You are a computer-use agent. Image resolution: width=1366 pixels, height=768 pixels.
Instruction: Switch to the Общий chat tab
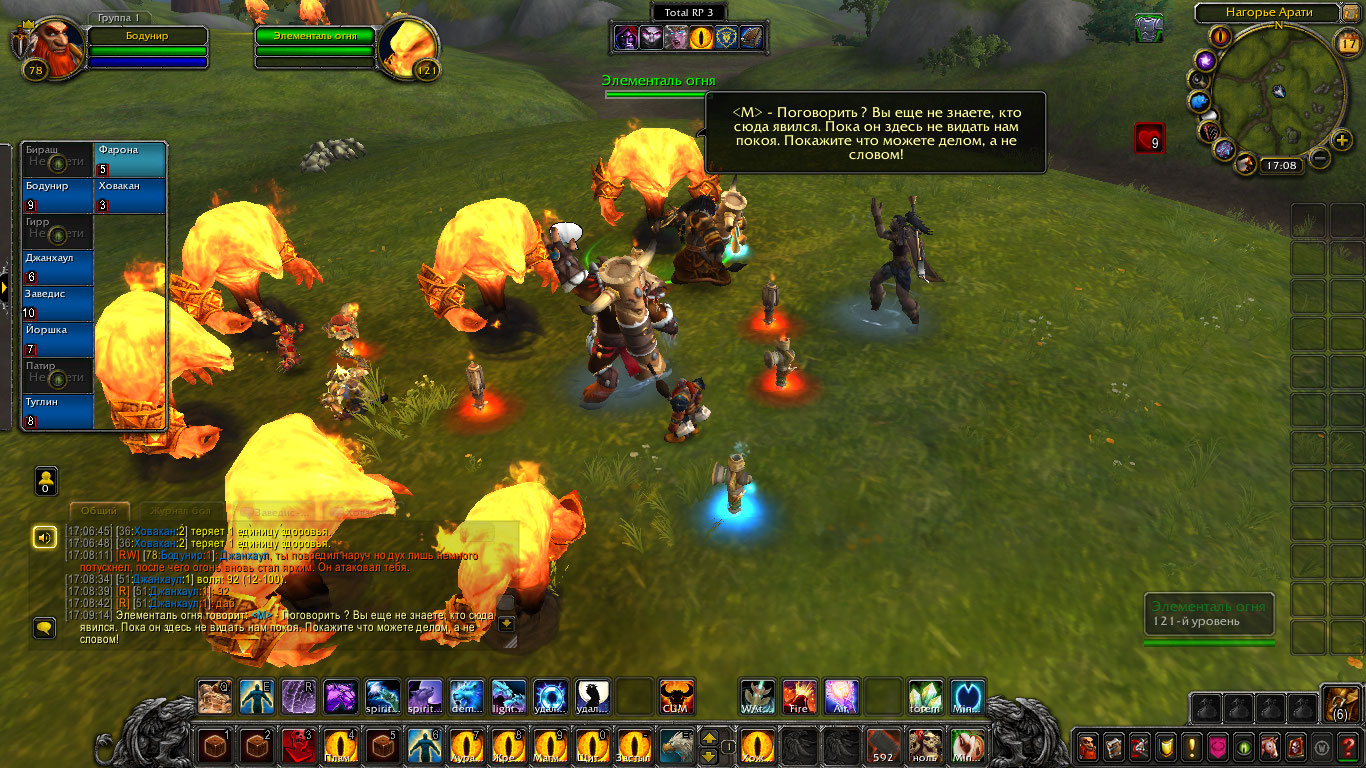pyautogui.click(x=99, y=511)
